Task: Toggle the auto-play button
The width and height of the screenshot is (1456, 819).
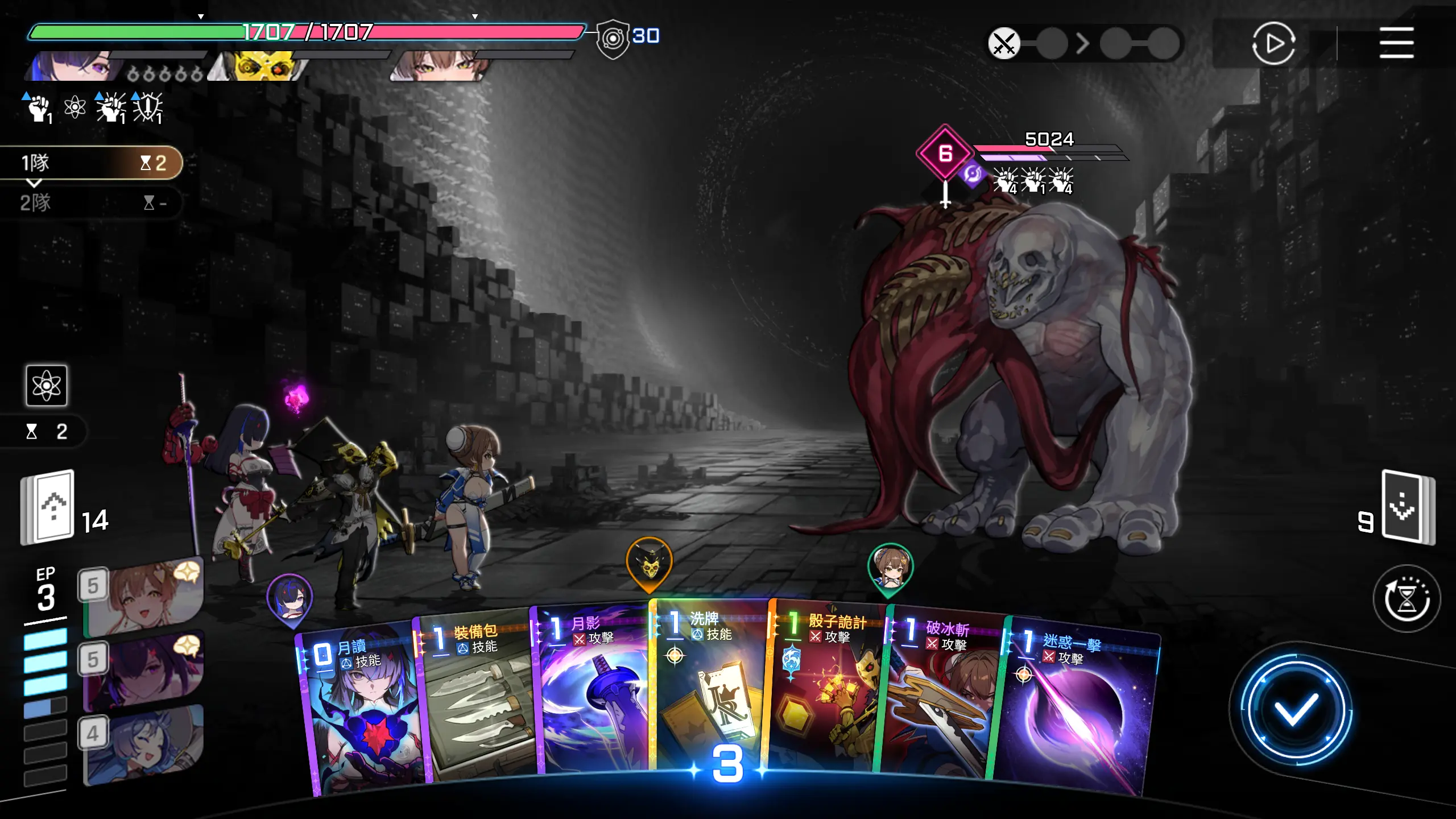Action: point(1273,43)
